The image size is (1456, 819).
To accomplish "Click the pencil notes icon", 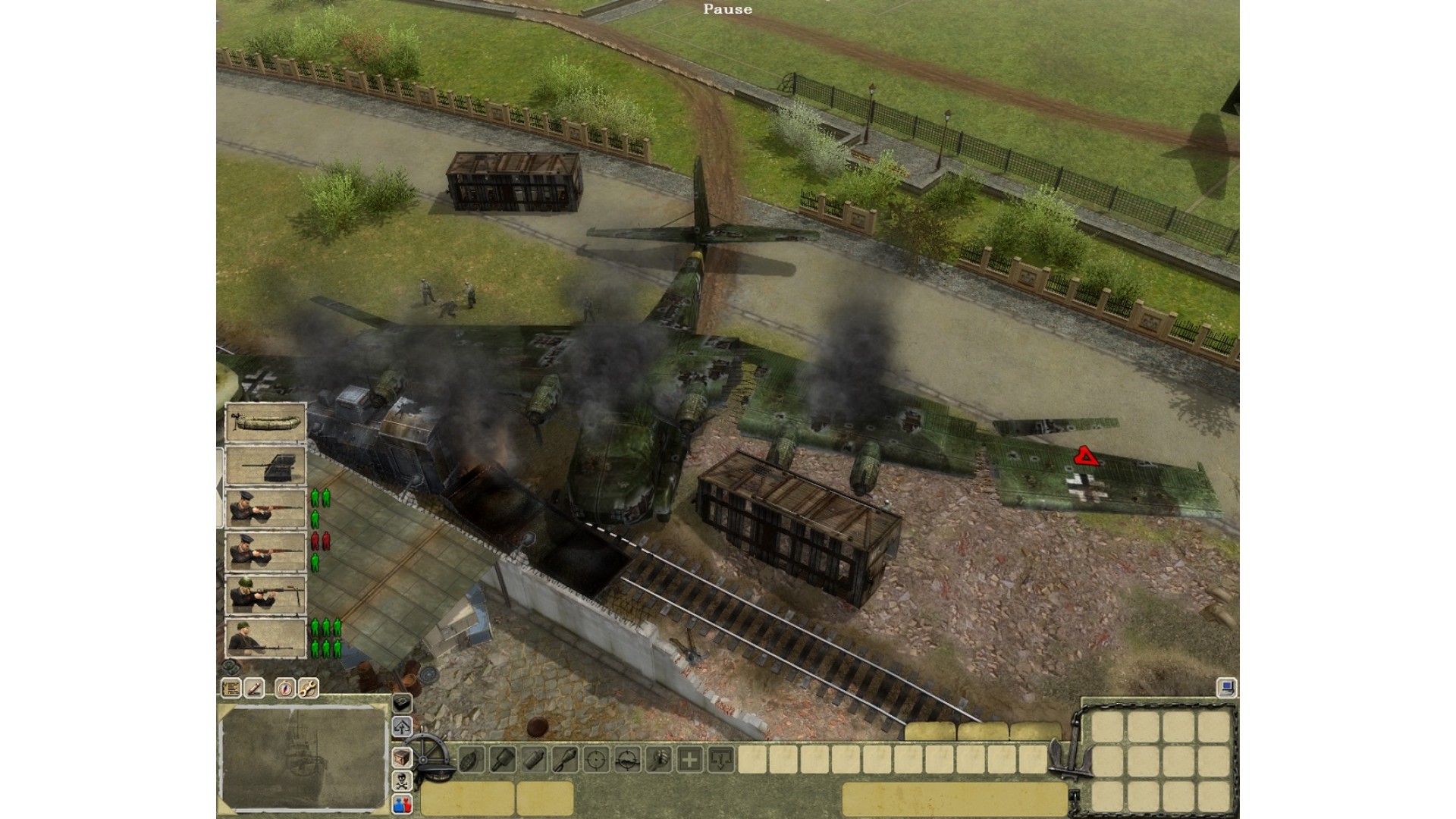I will point(254,688).
